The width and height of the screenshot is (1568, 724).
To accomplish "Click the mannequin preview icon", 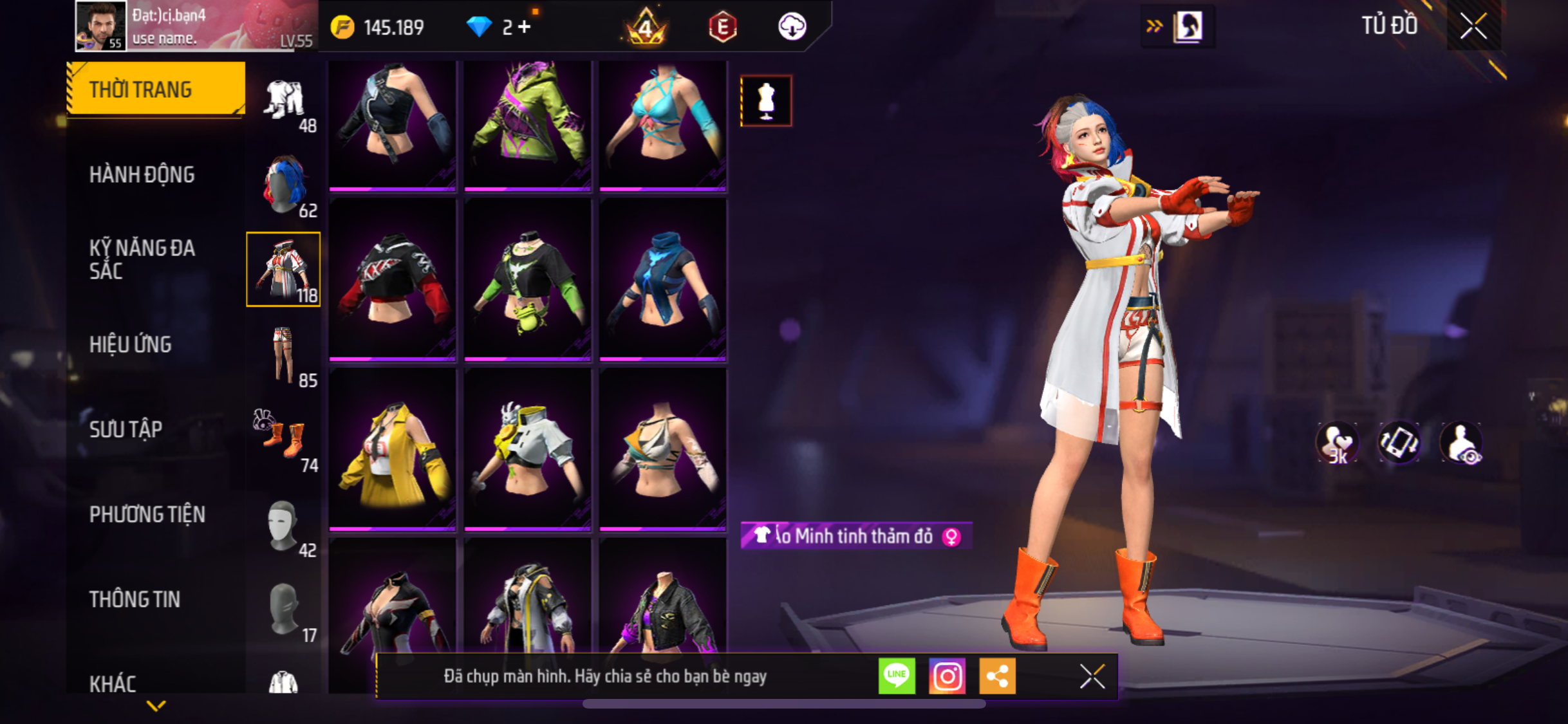I will 766,101.
